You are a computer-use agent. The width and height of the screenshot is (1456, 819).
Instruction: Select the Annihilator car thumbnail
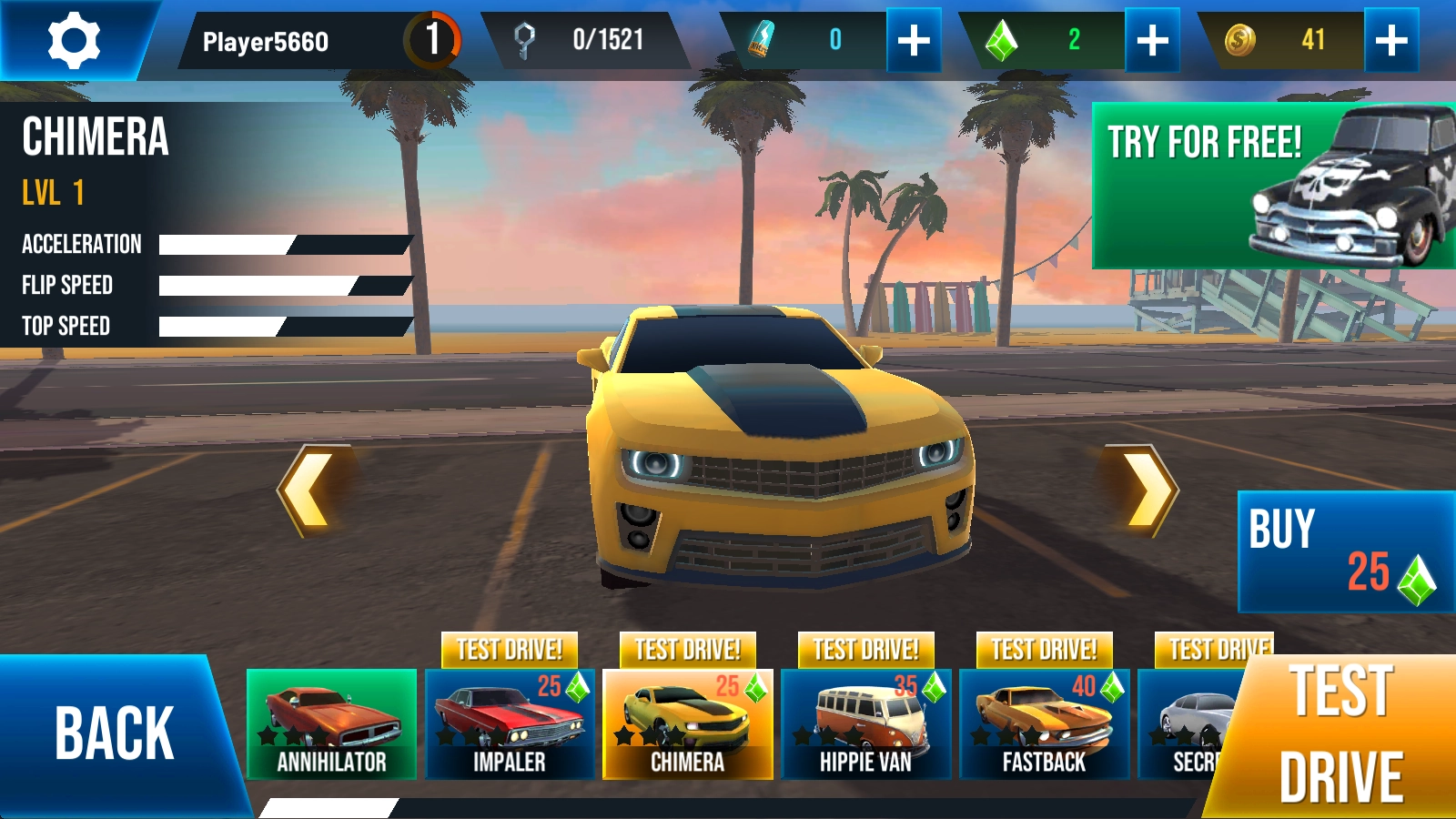tap(331, 724)
